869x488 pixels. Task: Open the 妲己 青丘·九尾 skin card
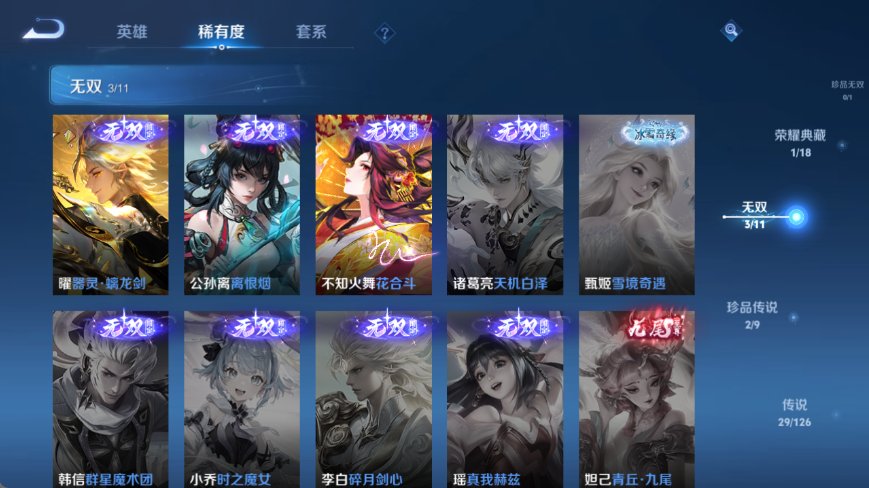pyautogui.click(x=636, y=399)
